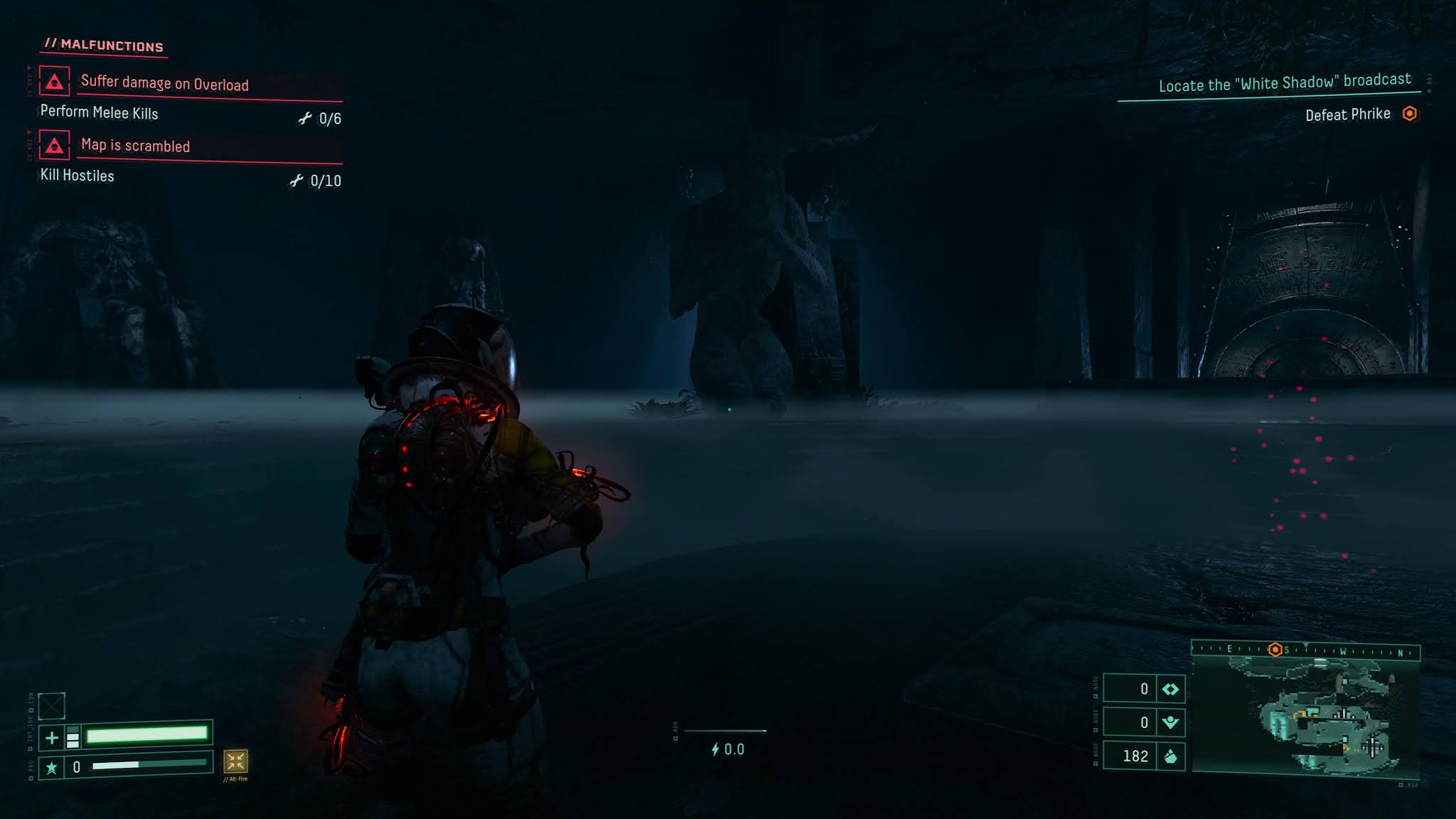1456x819 pixels.
Task: Select the Map is scrambled malfunction
Action: click(135, 146)
